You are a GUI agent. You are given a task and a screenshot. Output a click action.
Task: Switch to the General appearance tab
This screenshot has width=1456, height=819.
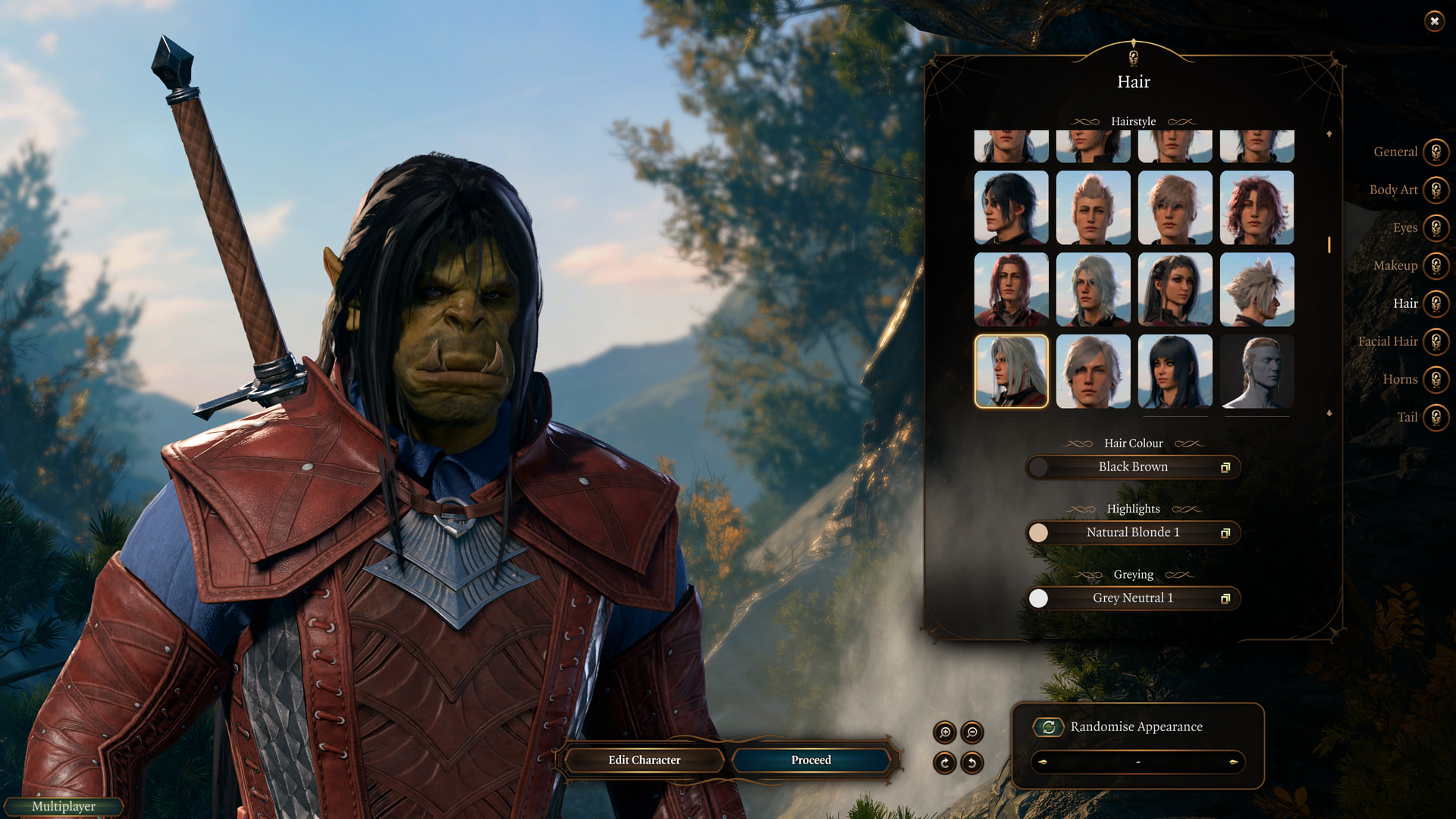(1436, 152)
